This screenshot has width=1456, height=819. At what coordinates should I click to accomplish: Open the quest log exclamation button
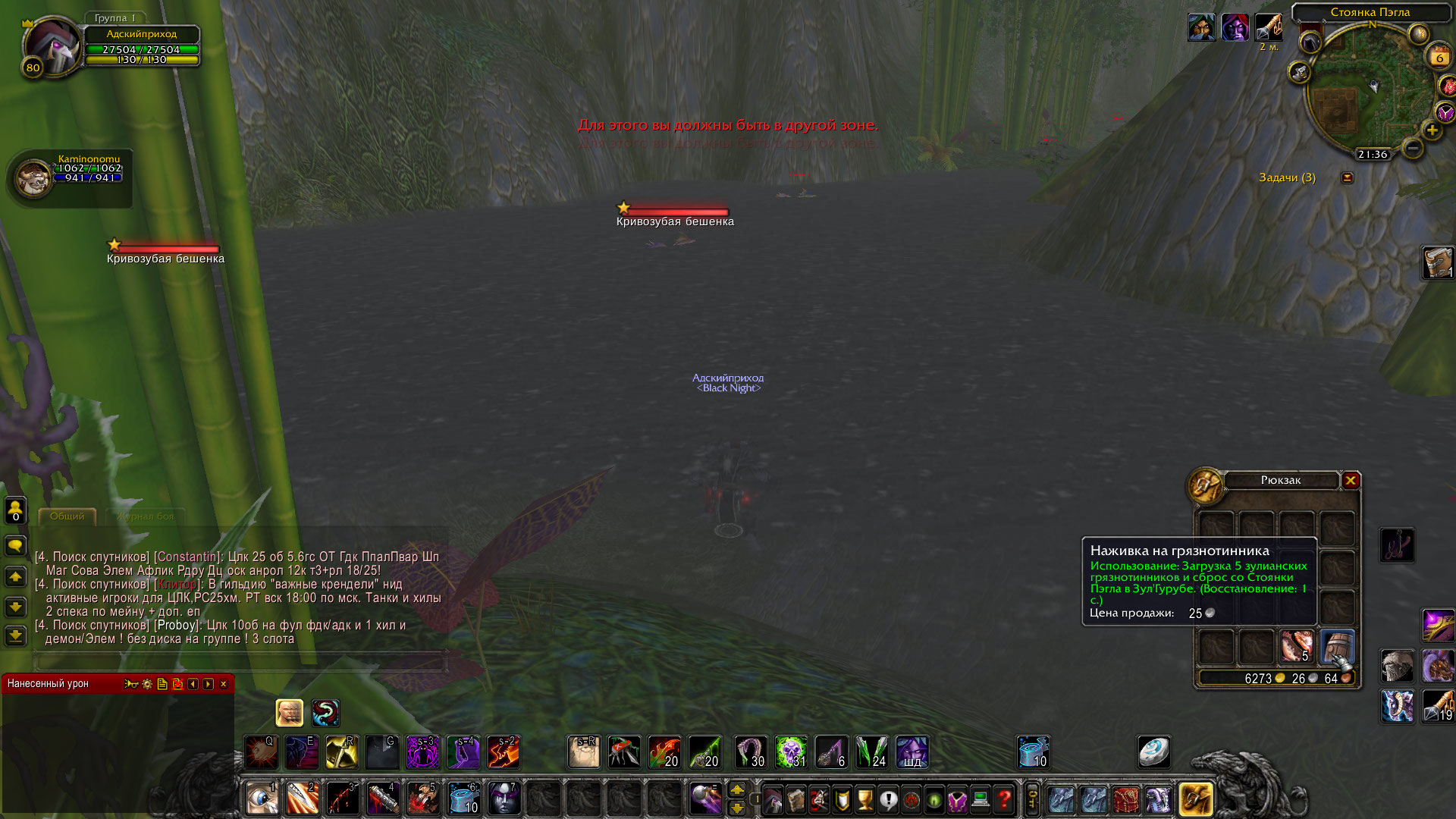(x=888, y=799)
